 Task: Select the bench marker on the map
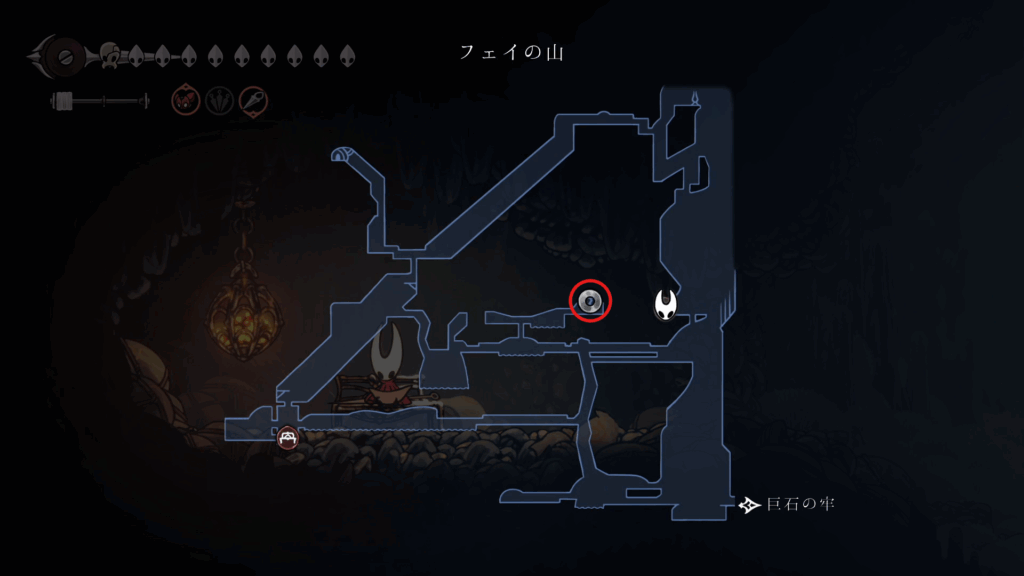click(288, 437)
